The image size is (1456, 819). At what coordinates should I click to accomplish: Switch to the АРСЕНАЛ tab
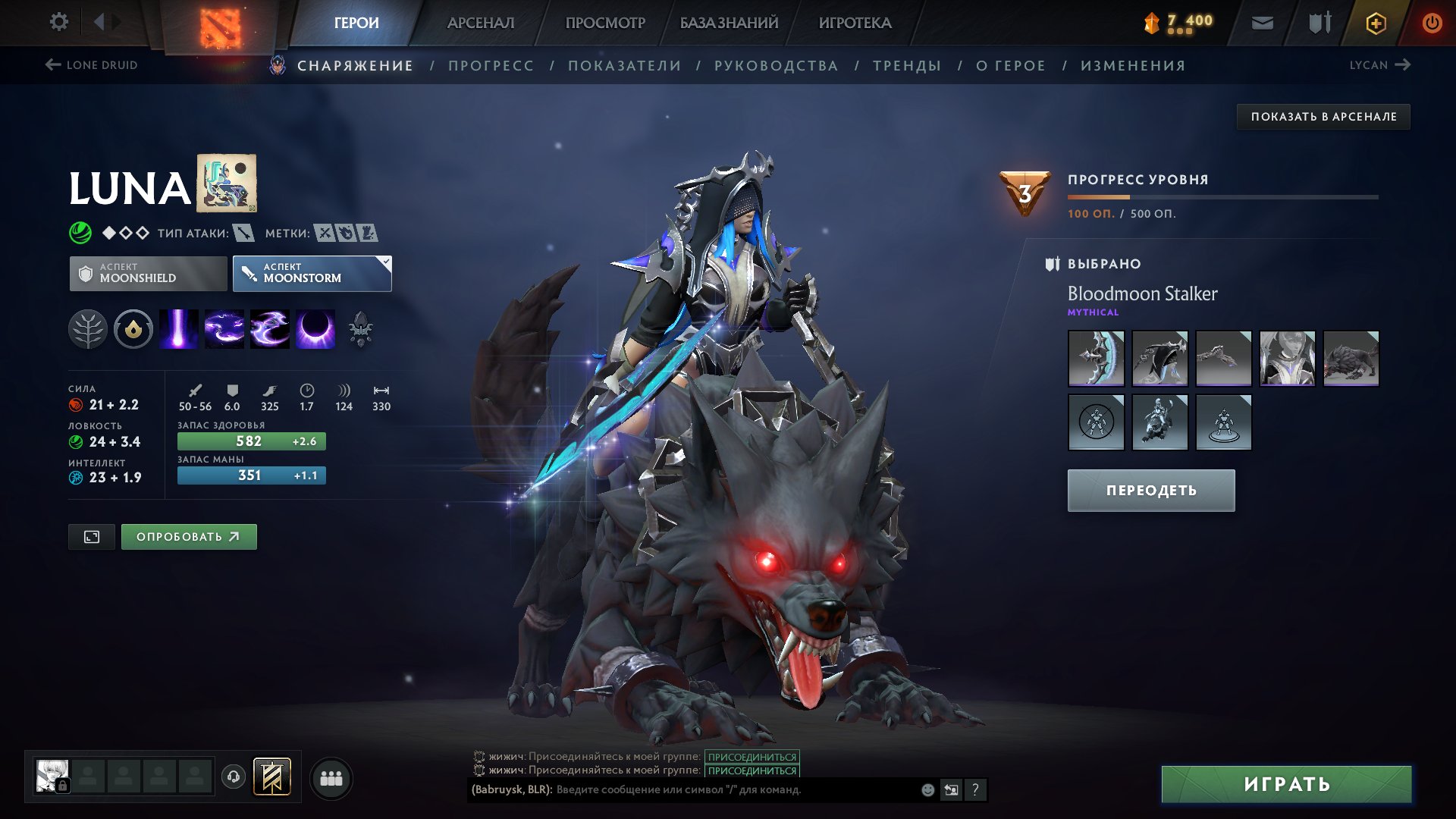coord(481,22)
